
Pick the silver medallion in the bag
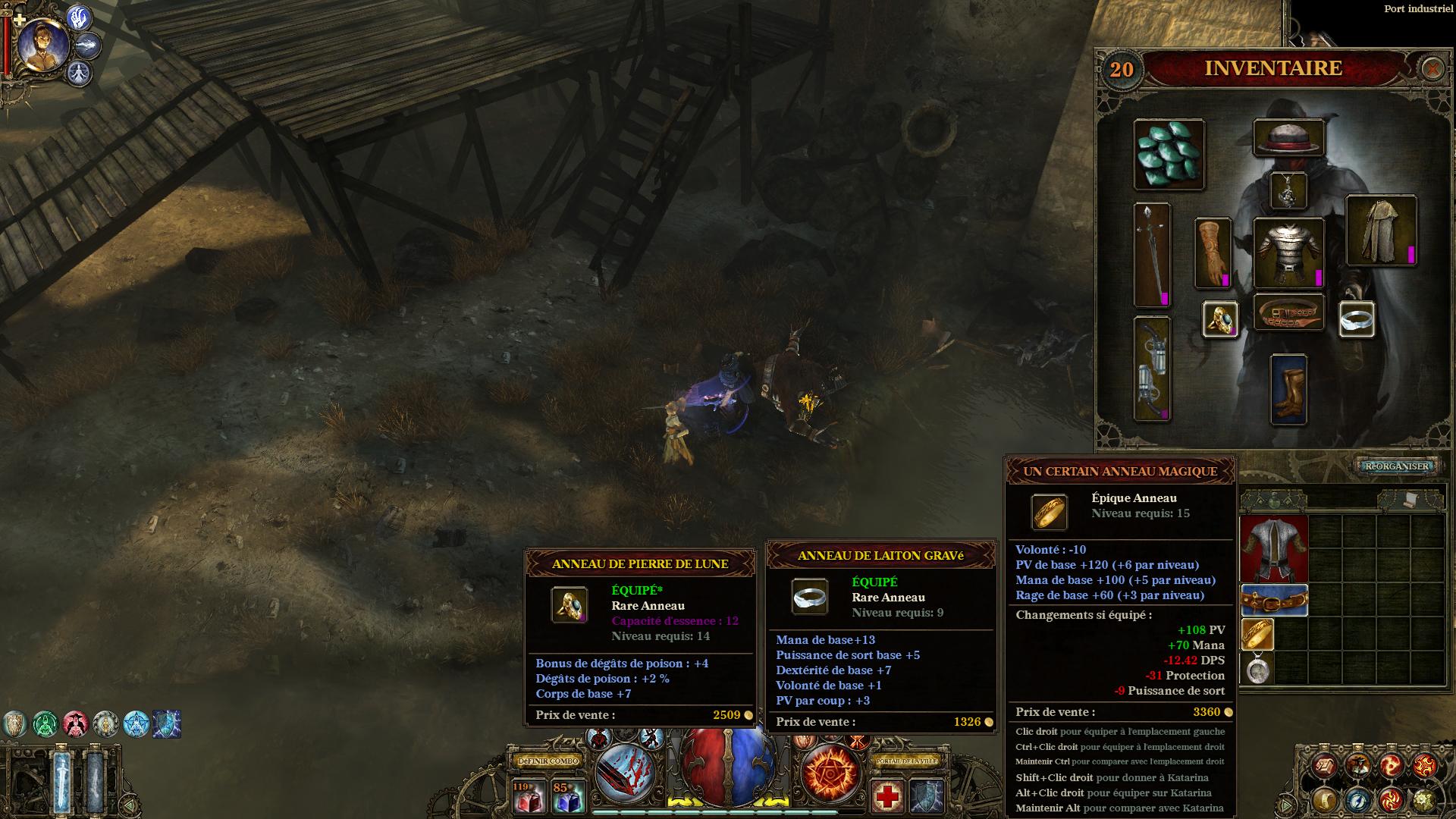point(1257,669)
